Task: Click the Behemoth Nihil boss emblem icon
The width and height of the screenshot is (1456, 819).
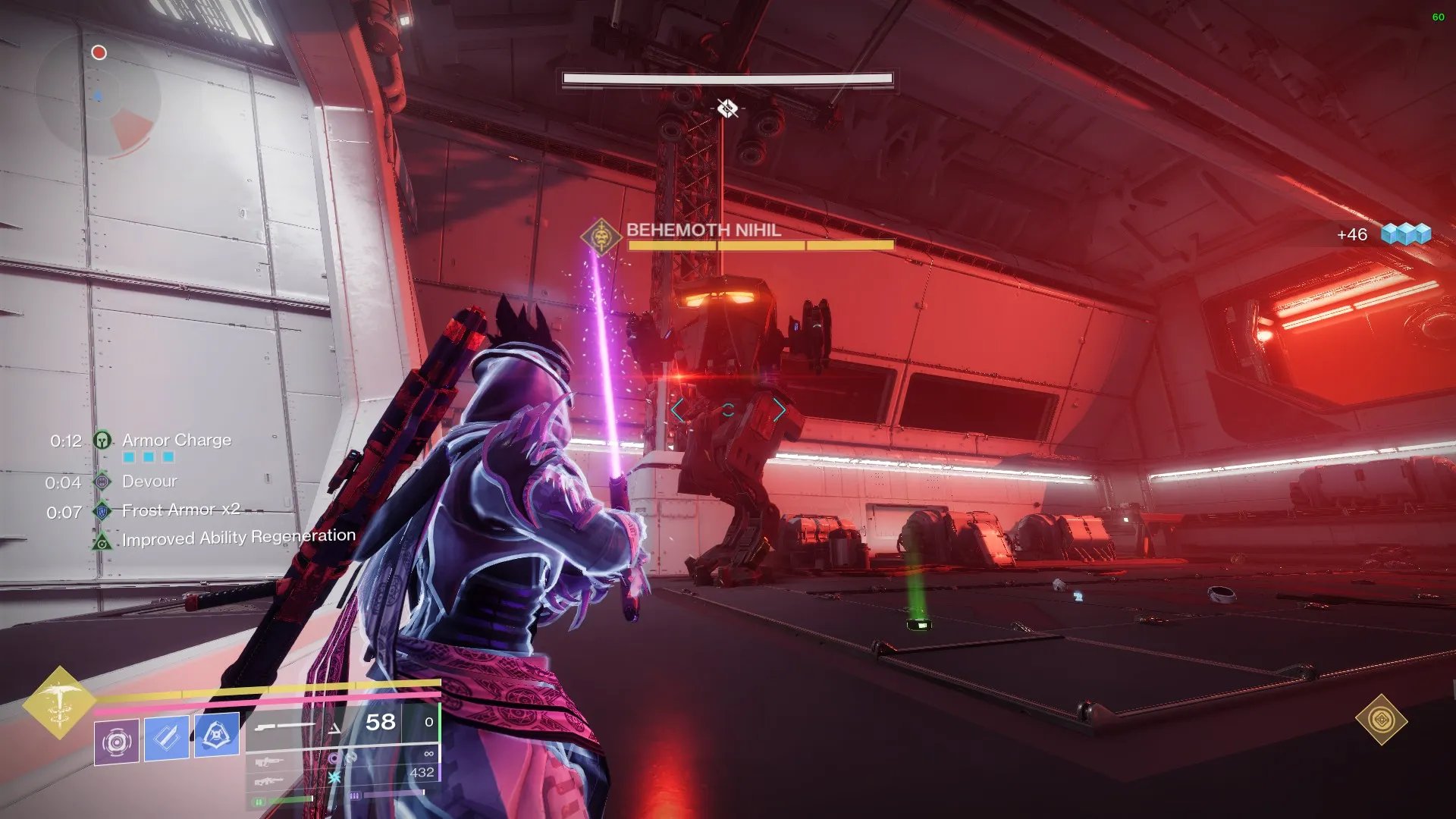Action: 601,237
